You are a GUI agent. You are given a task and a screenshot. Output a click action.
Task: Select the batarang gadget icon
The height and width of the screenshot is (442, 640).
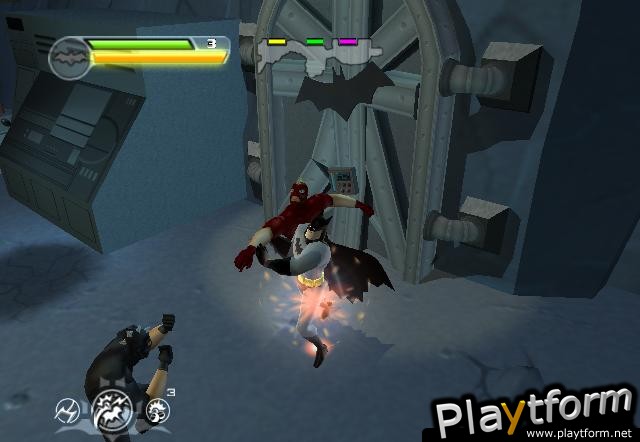click(x=66, y=410)
